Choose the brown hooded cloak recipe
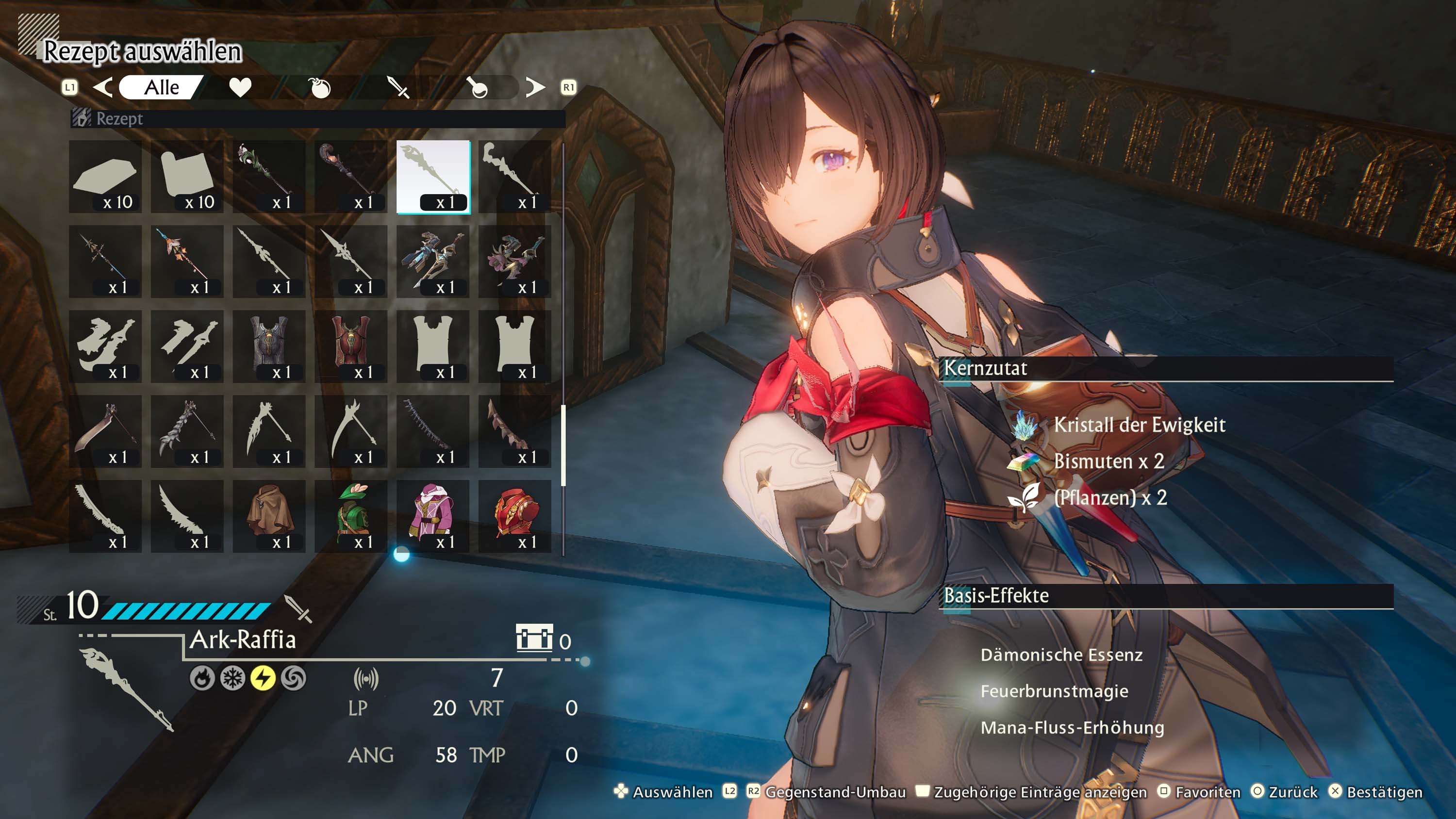 (269, 516)
